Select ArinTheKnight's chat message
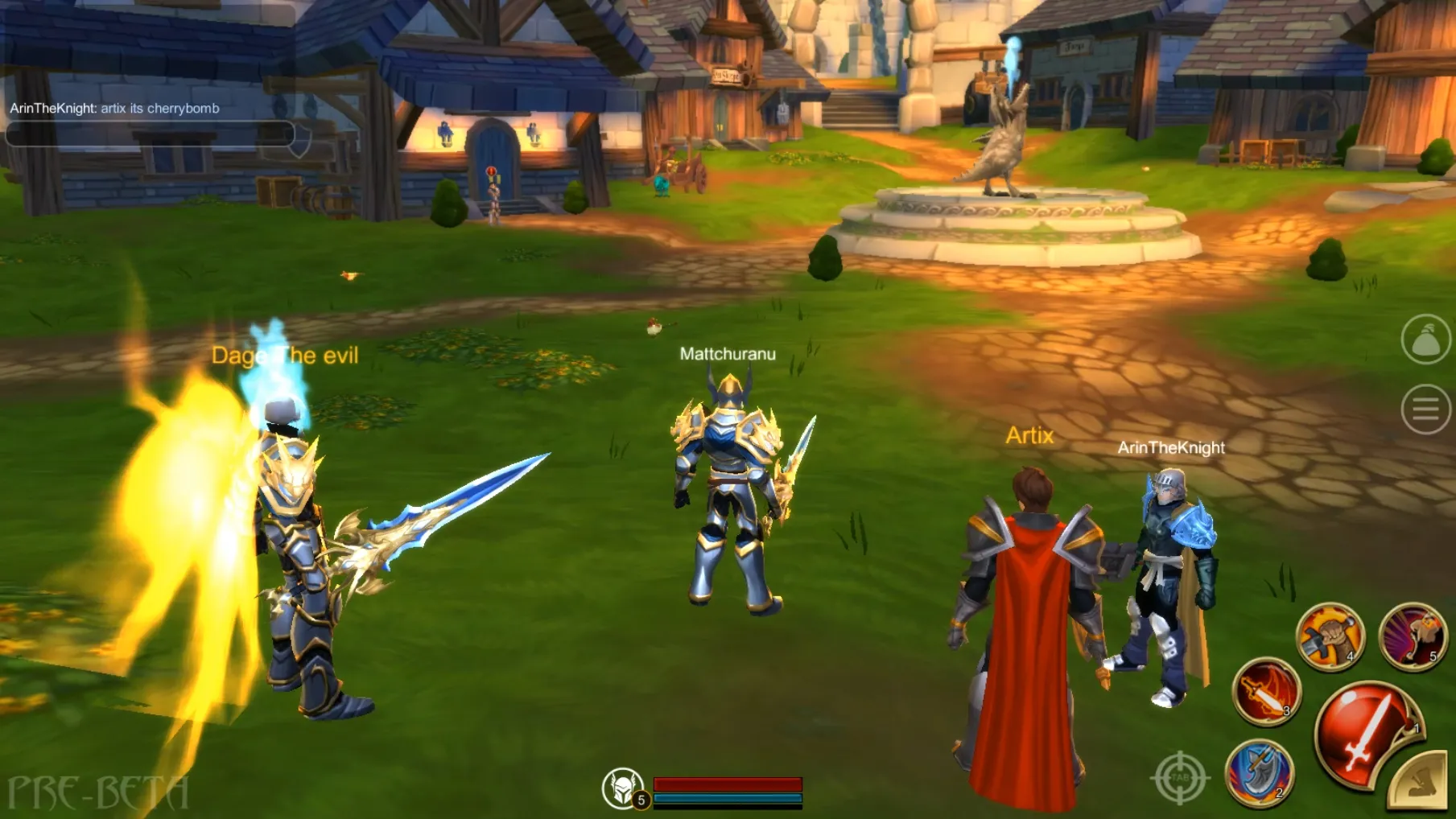The image size is (1456, 819). 113,109
